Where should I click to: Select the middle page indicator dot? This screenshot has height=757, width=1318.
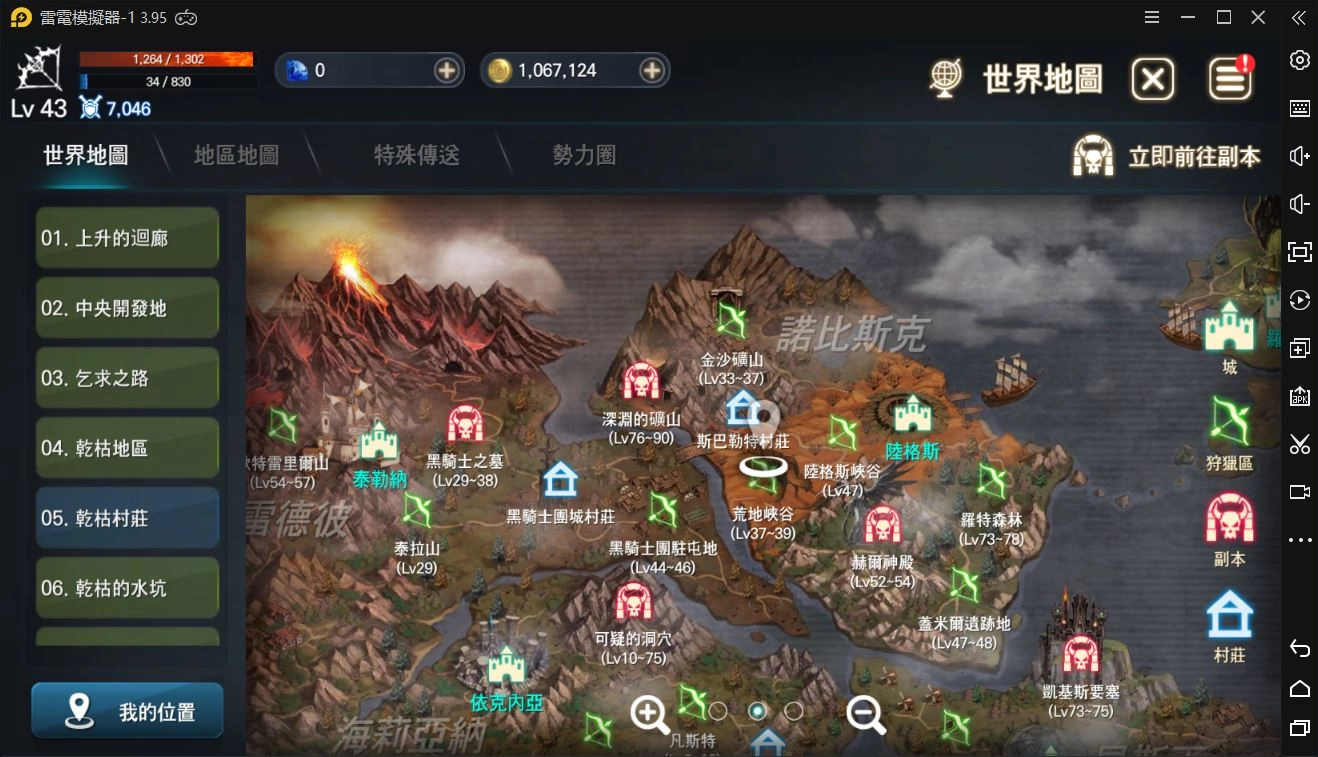click(x=757, y=711)
